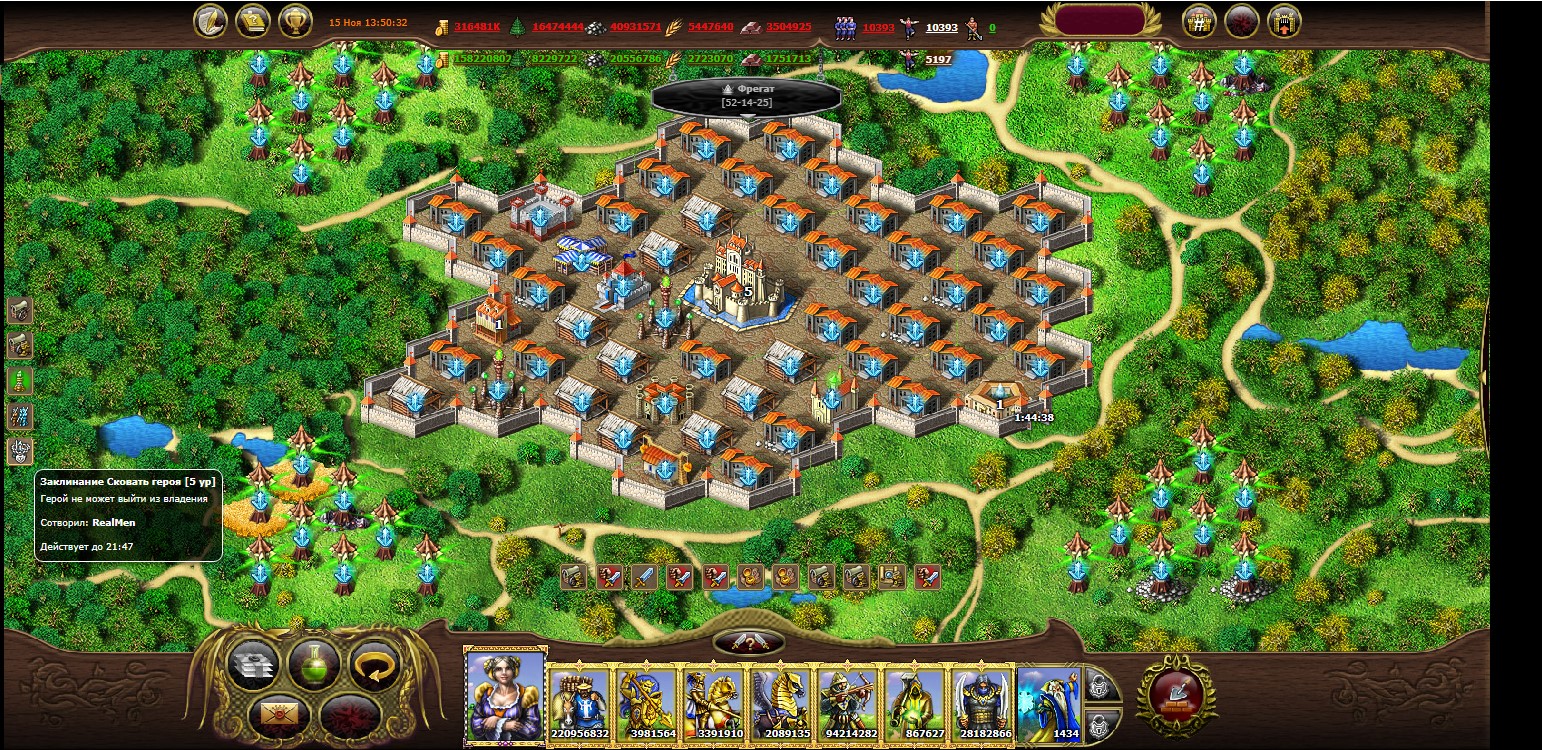
Task: Click the gold trophy ratings icon
Action: coord(295,20)
